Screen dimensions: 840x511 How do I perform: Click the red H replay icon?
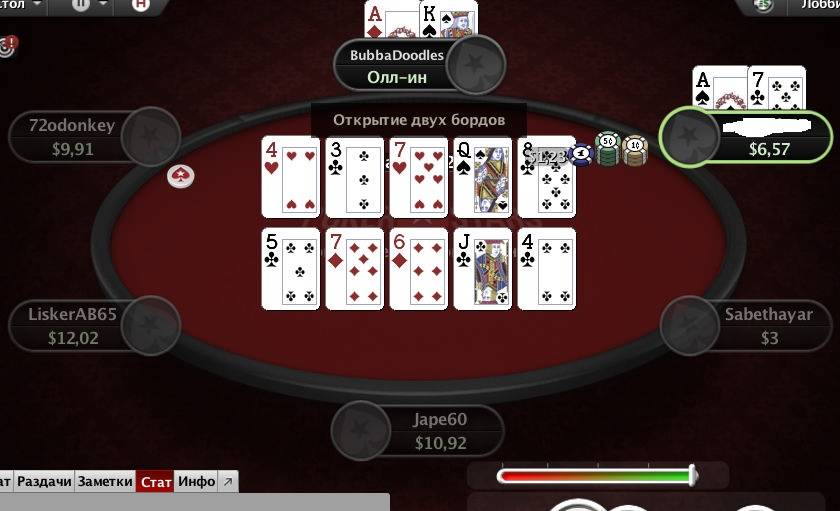click(141, 5)
